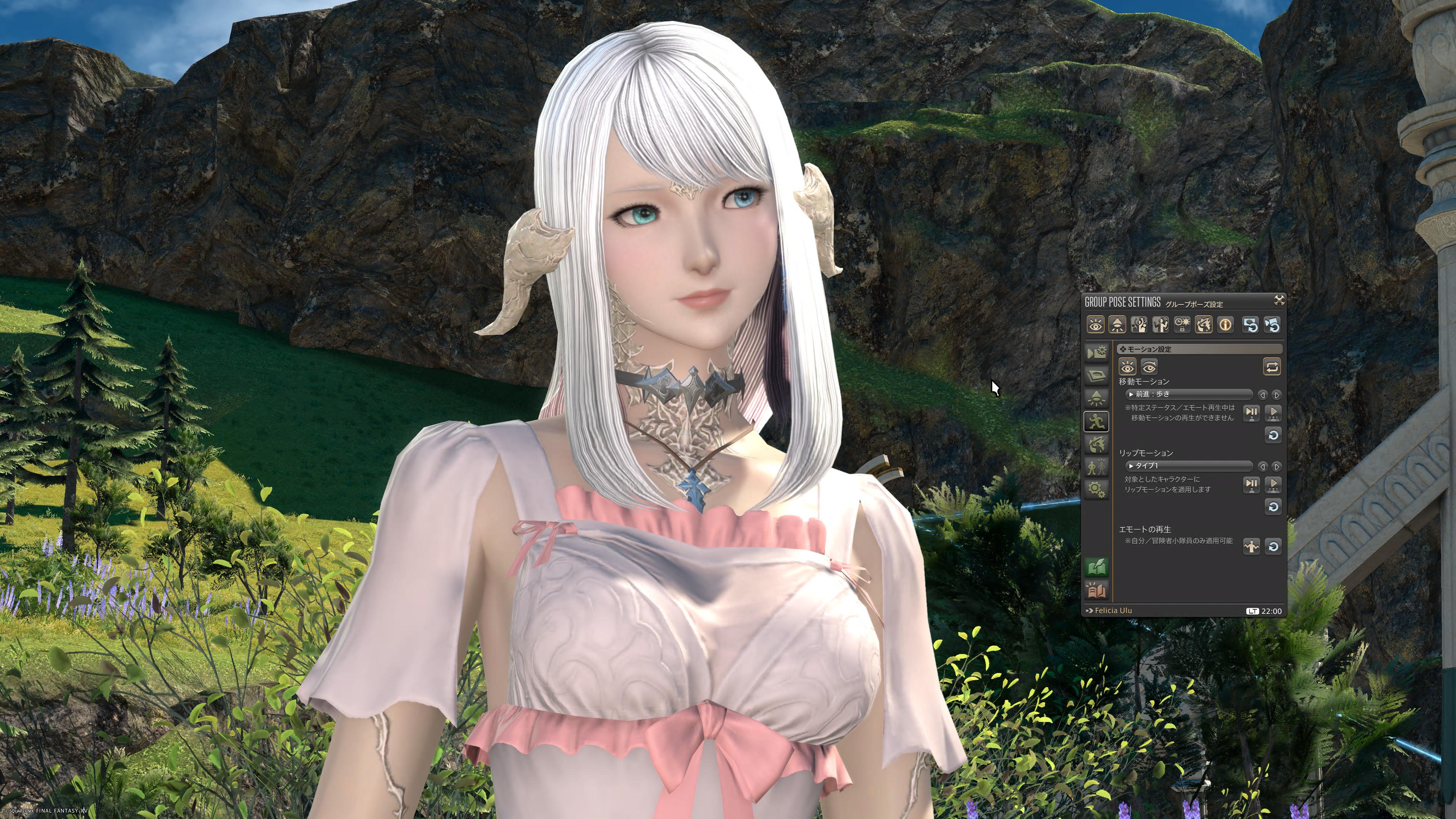Screen dimensions: 1456x819
Task: Toggle the eye with eyebrow arrow icon
Action: pyautogui.click(x=1148, y=367)
